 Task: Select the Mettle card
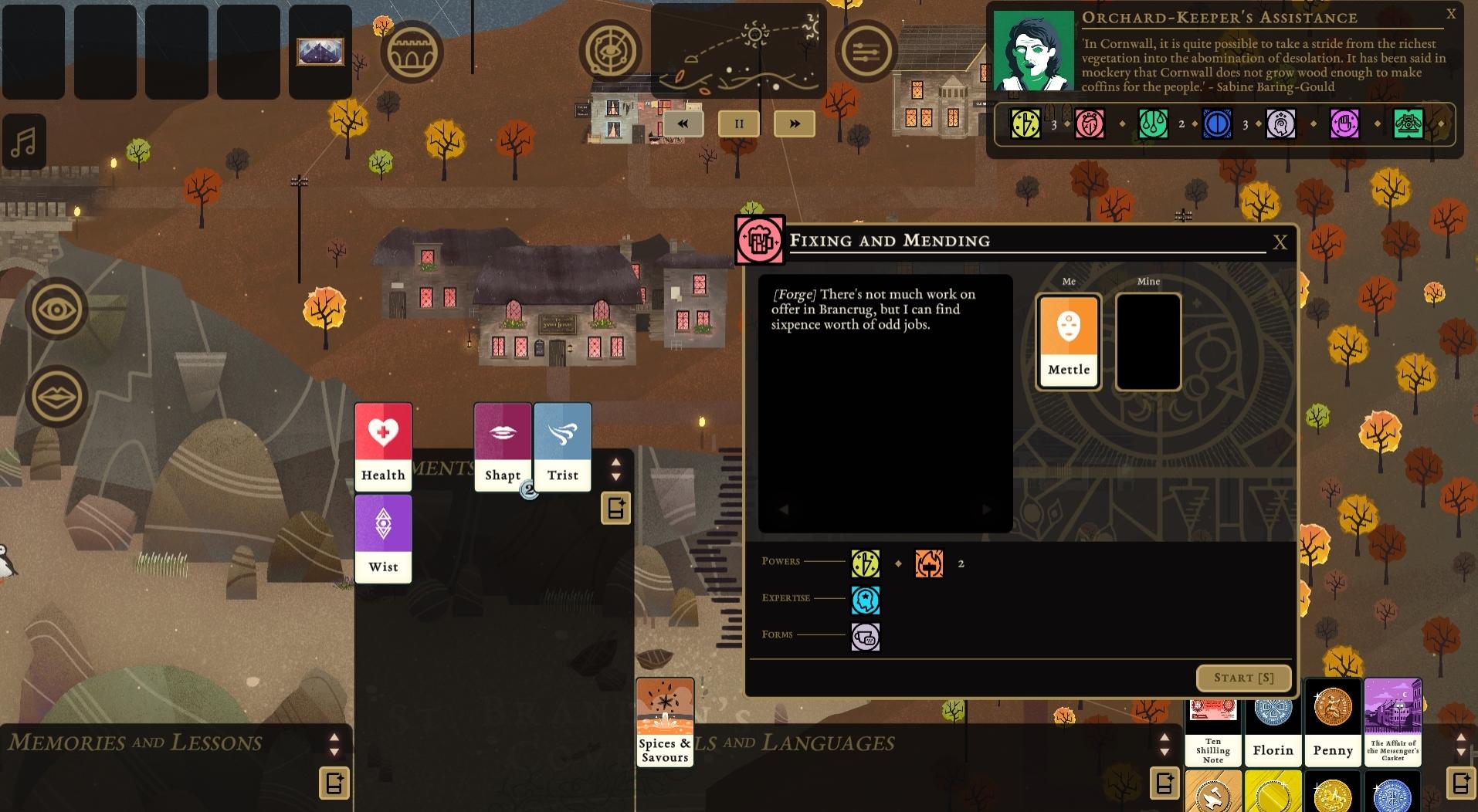pos(1068,340)
